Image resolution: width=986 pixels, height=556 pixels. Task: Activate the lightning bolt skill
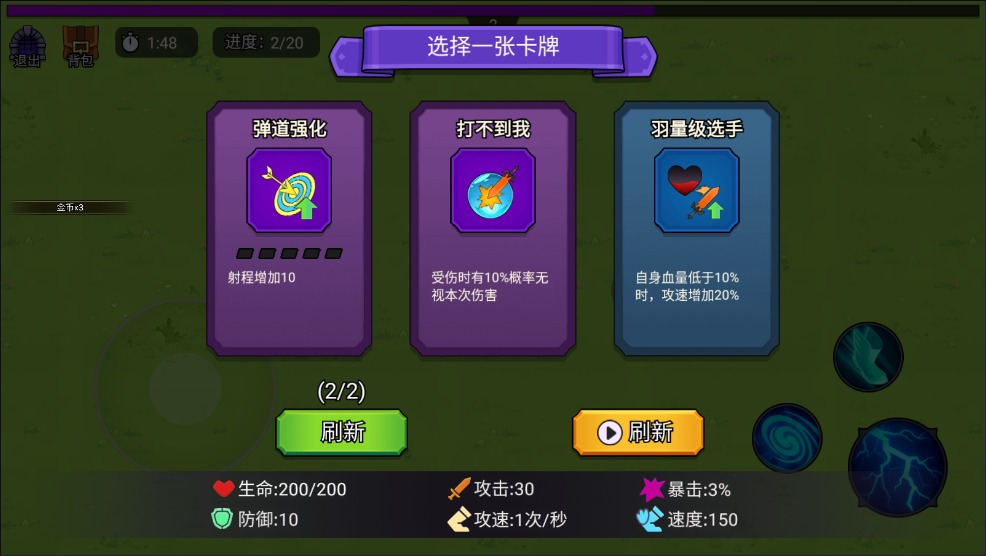897,468
